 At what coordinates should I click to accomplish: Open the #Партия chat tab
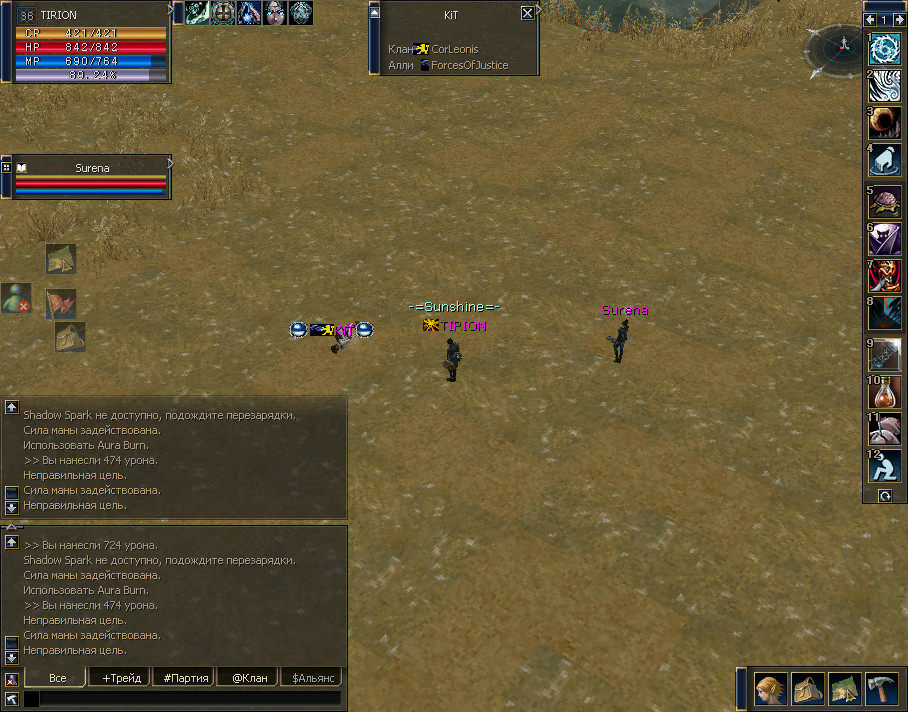(x=185, y=678)
